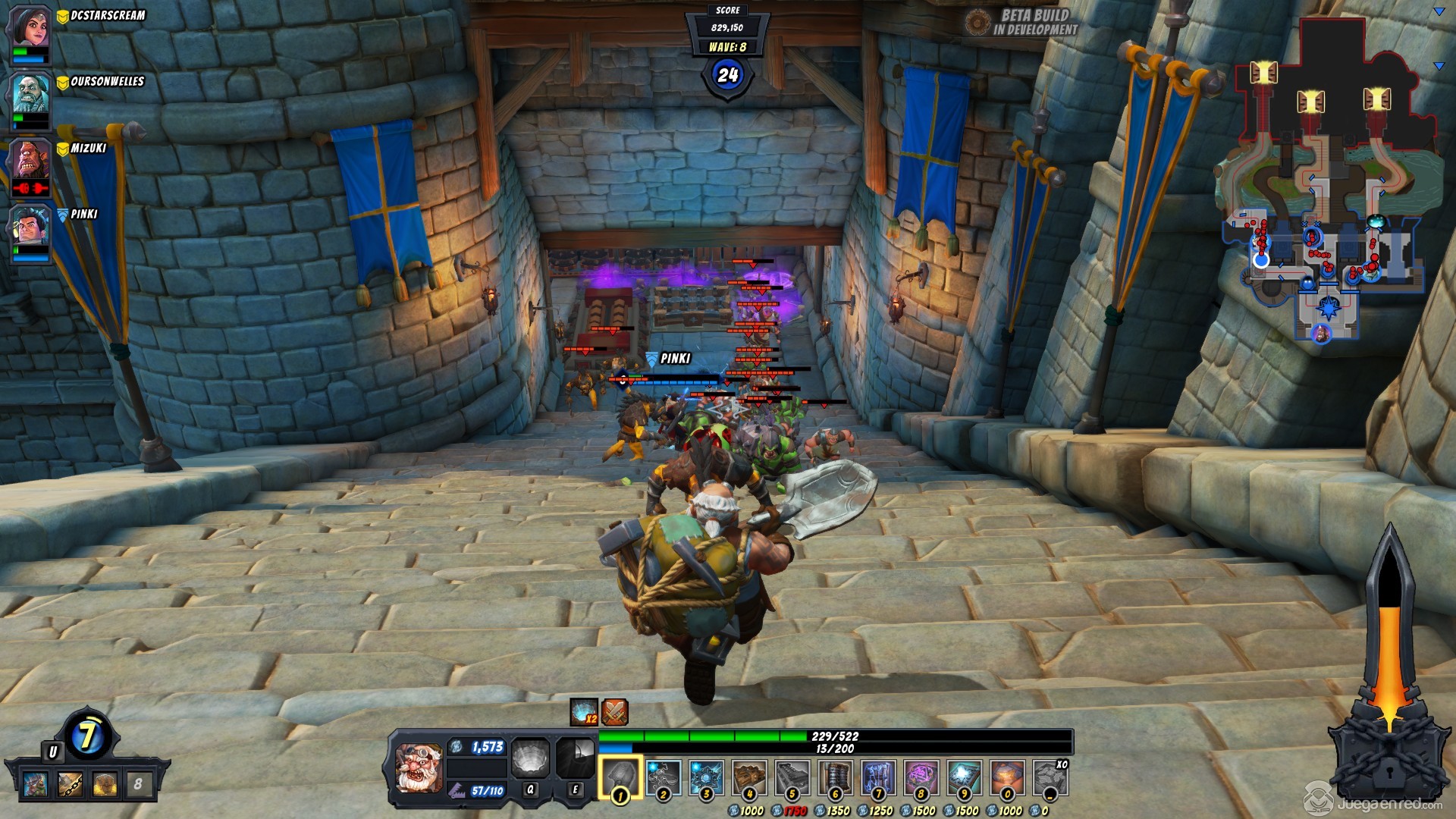Screen dimensions: 1456x819
Task: Select teammate Mizuki's portrait
Action: point(30,161)
